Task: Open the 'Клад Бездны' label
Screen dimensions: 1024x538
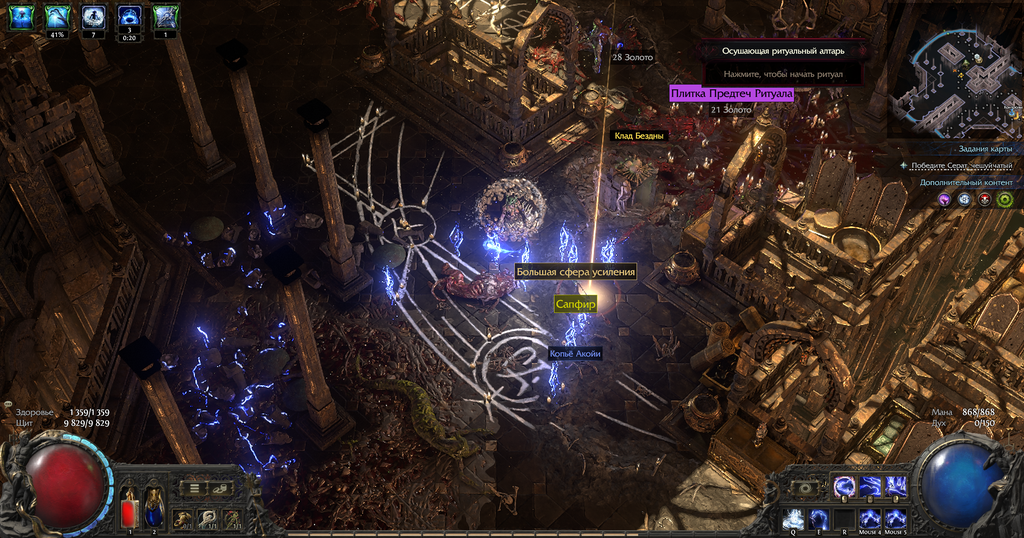Action: click(x=637, y=135)
